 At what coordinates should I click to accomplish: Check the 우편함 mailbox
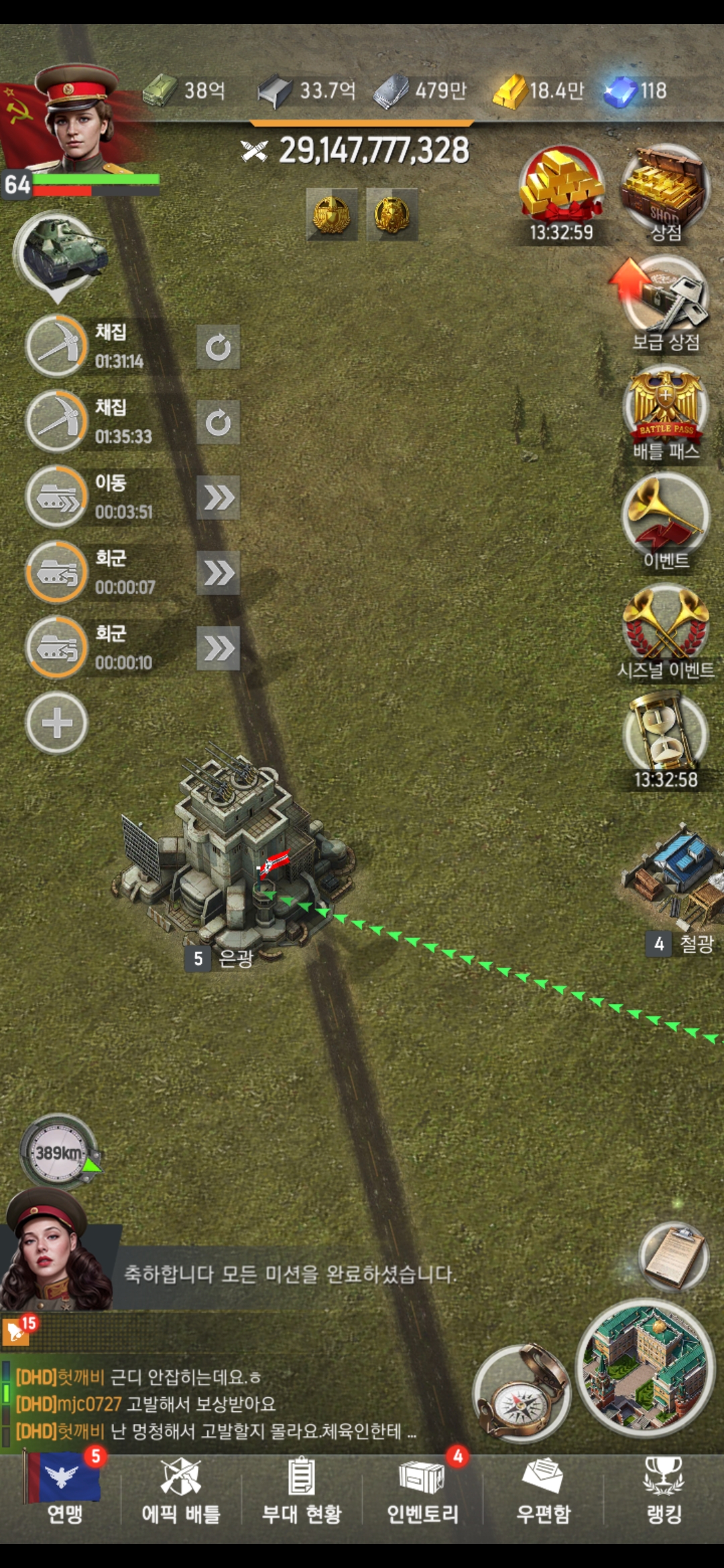click(x=543, y=1488)
